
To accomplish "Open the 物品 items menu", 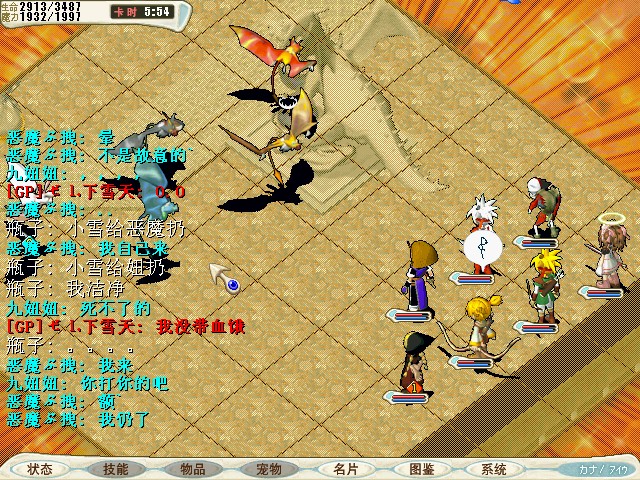I will coord(193,469).
